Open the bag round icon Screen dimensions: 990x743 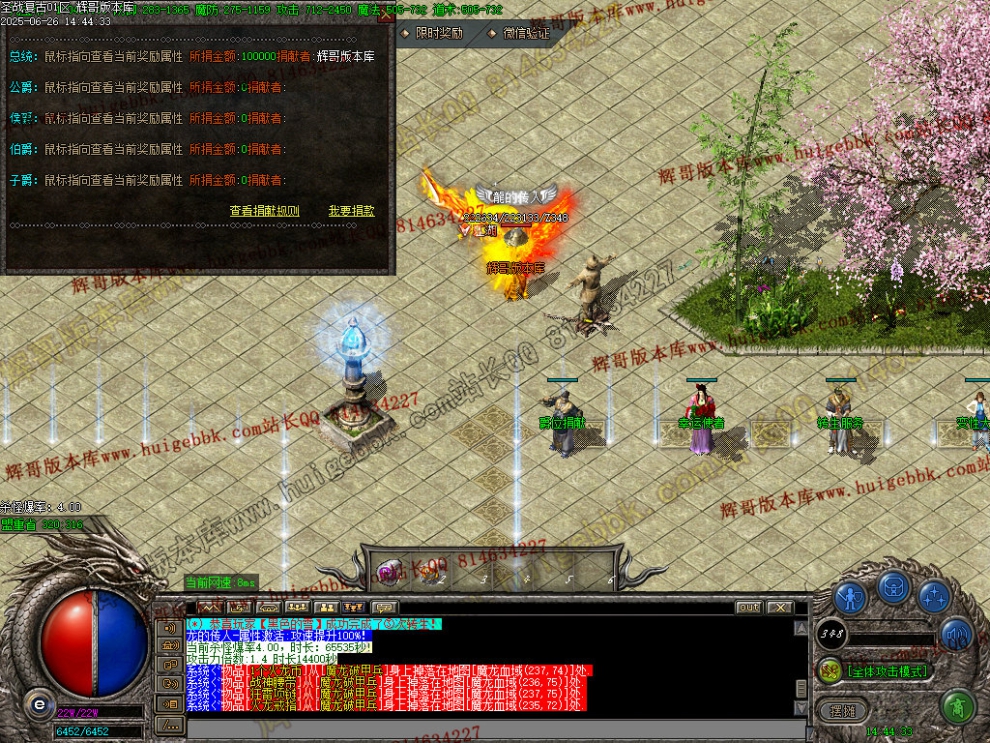[x=893, y=588]
